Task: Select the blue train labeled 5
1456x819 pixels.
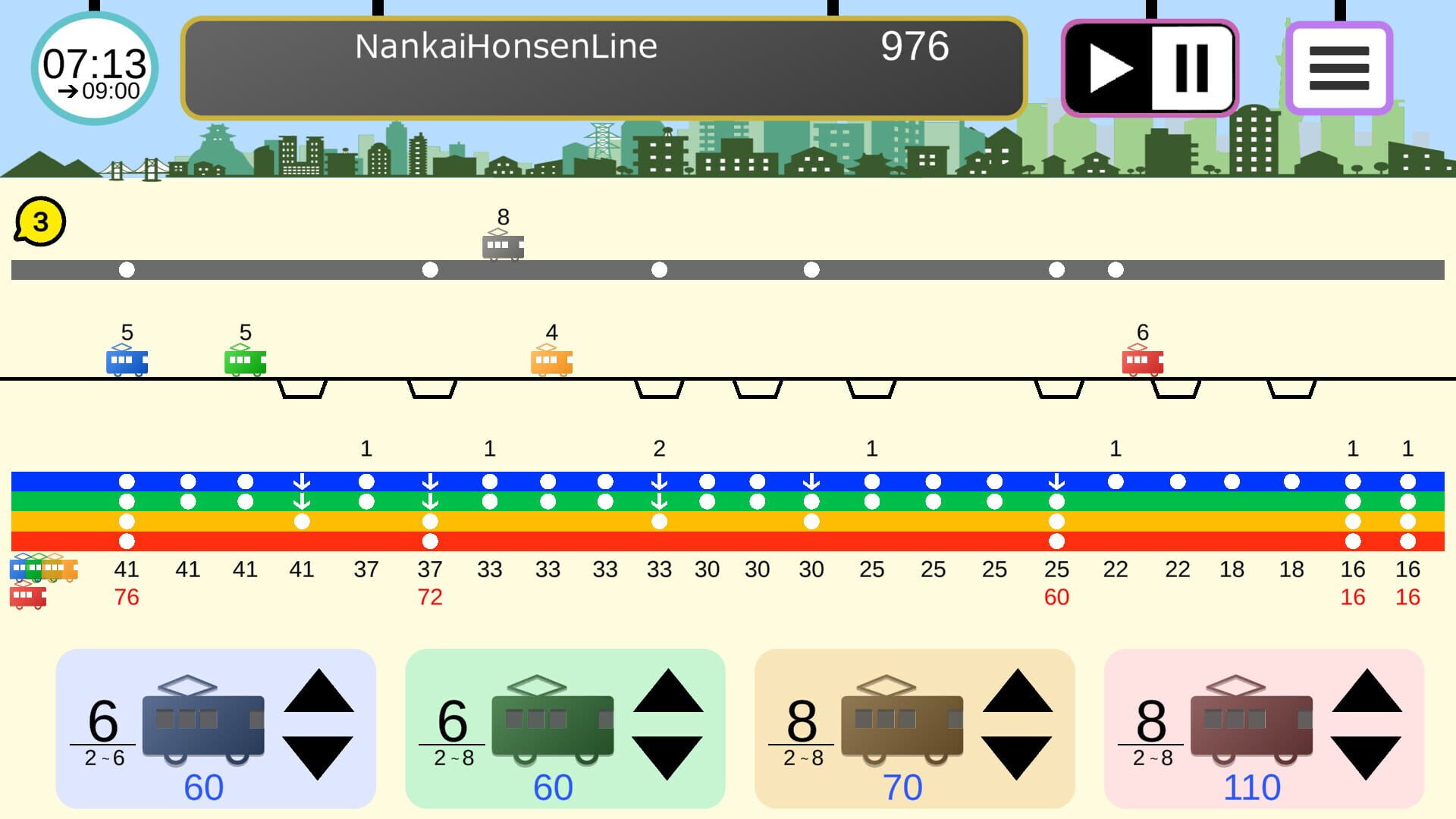Action: click(127, 362)
